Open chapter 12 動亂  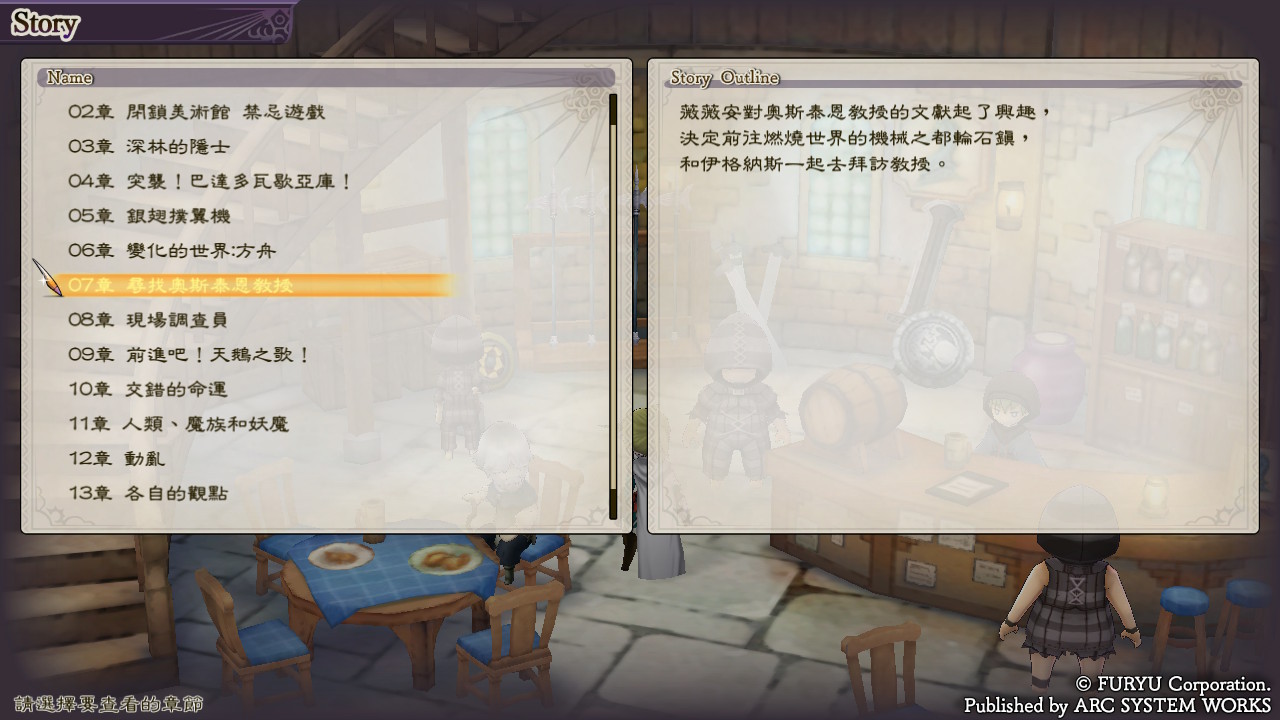(116, 459)
